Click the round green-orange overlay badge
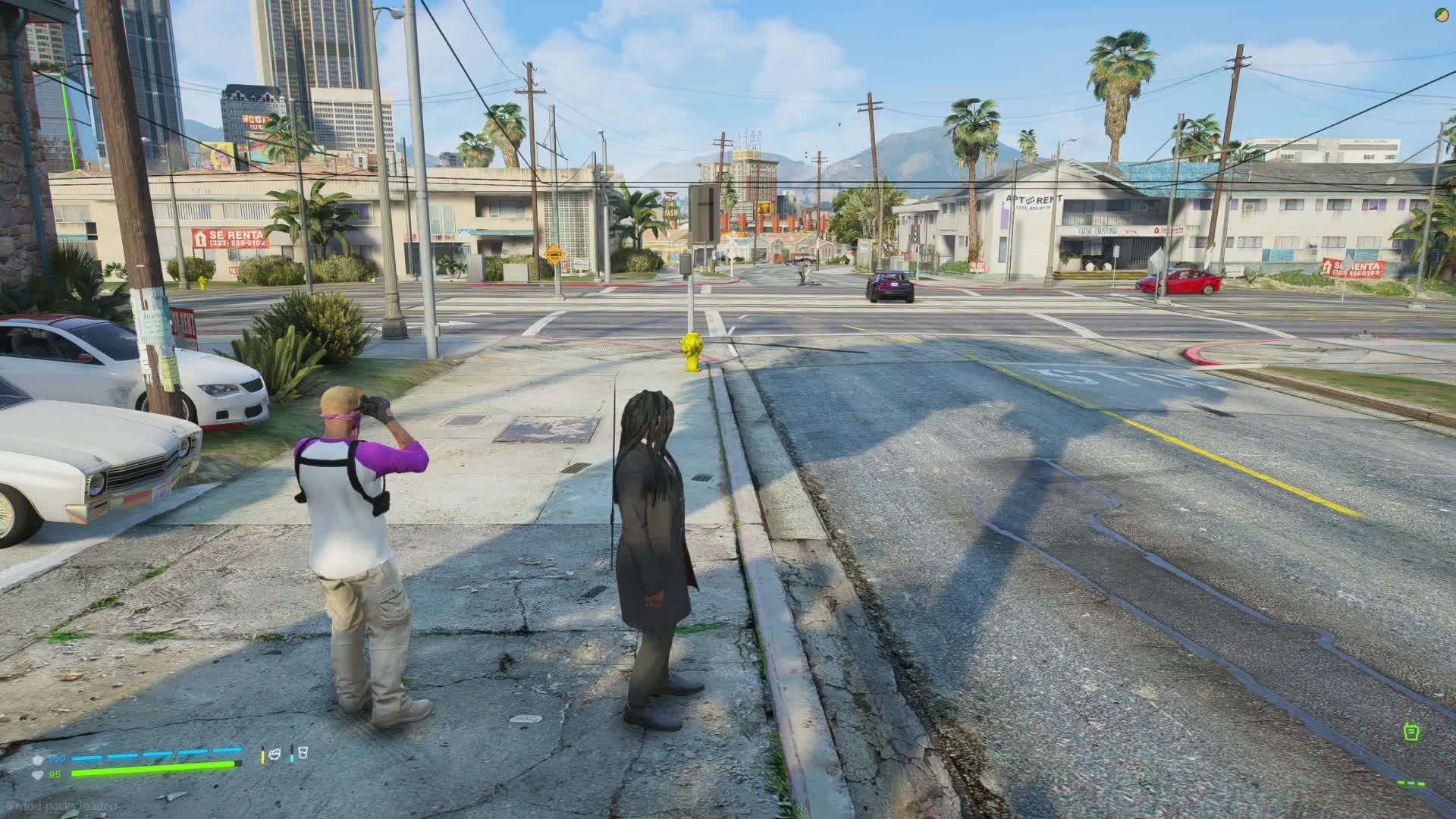Image resolution: width=1456 pixels, height=819 pixels. 1442,14
